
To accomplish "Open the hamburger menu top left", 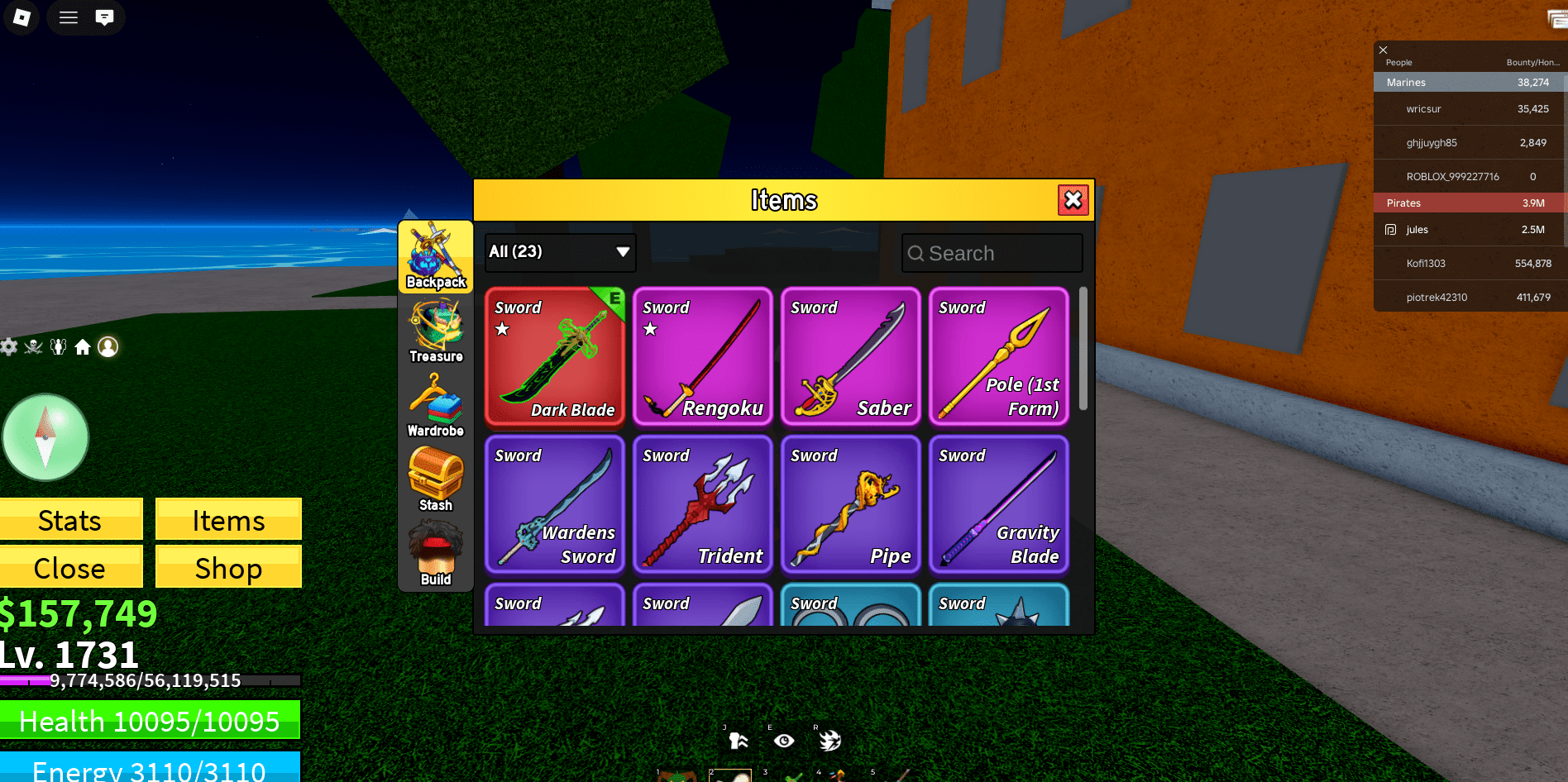I will 68,17.
